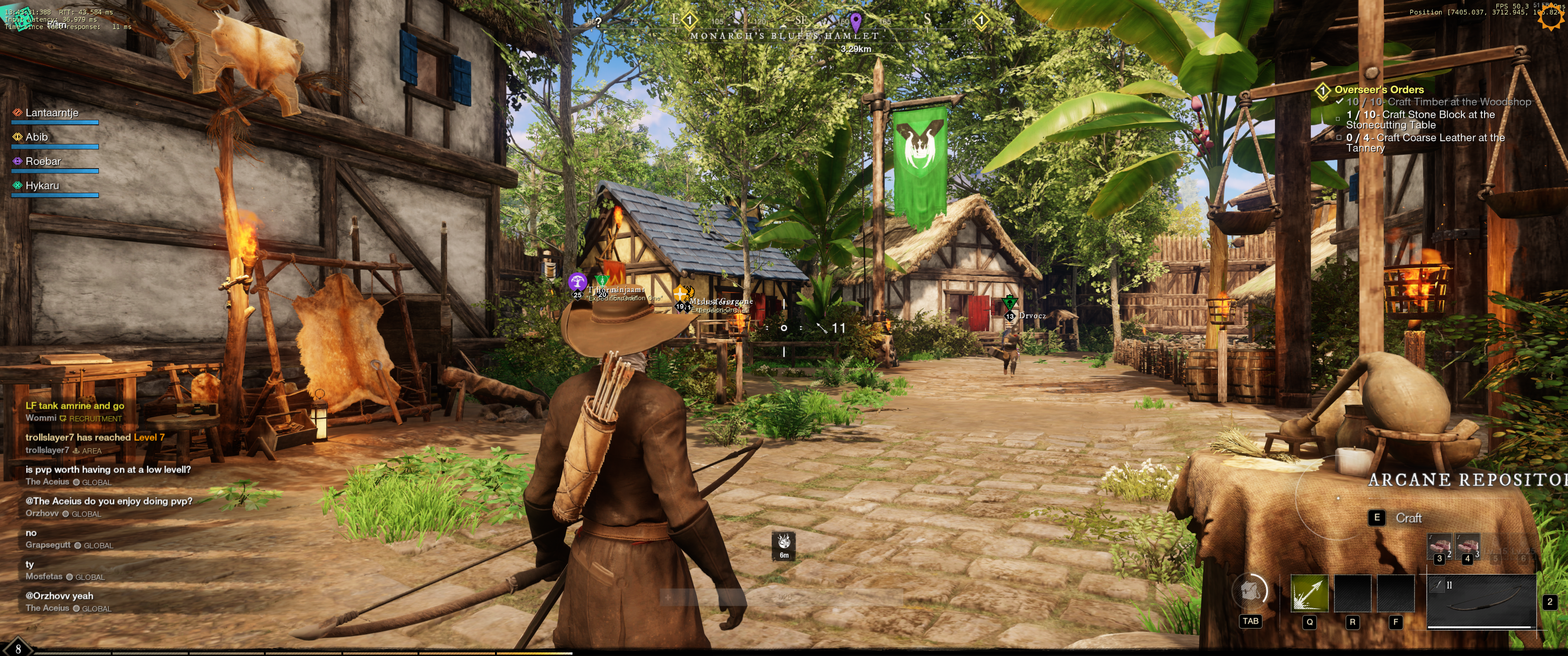This screenshot has height=656, width=1568.
Task: Select Mosfetas's name in chat
Action: click(44, 577)
